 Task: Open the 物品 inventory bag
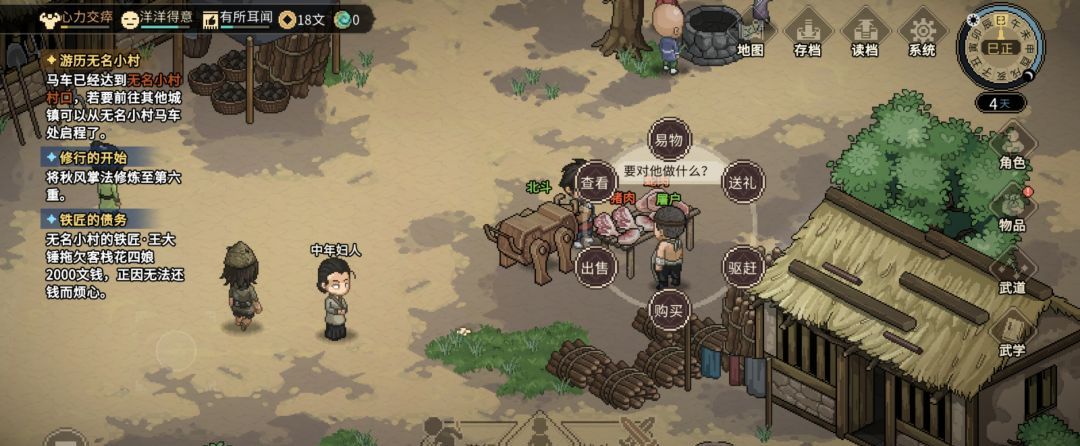pyautogui.click(x=1012, y=208)
